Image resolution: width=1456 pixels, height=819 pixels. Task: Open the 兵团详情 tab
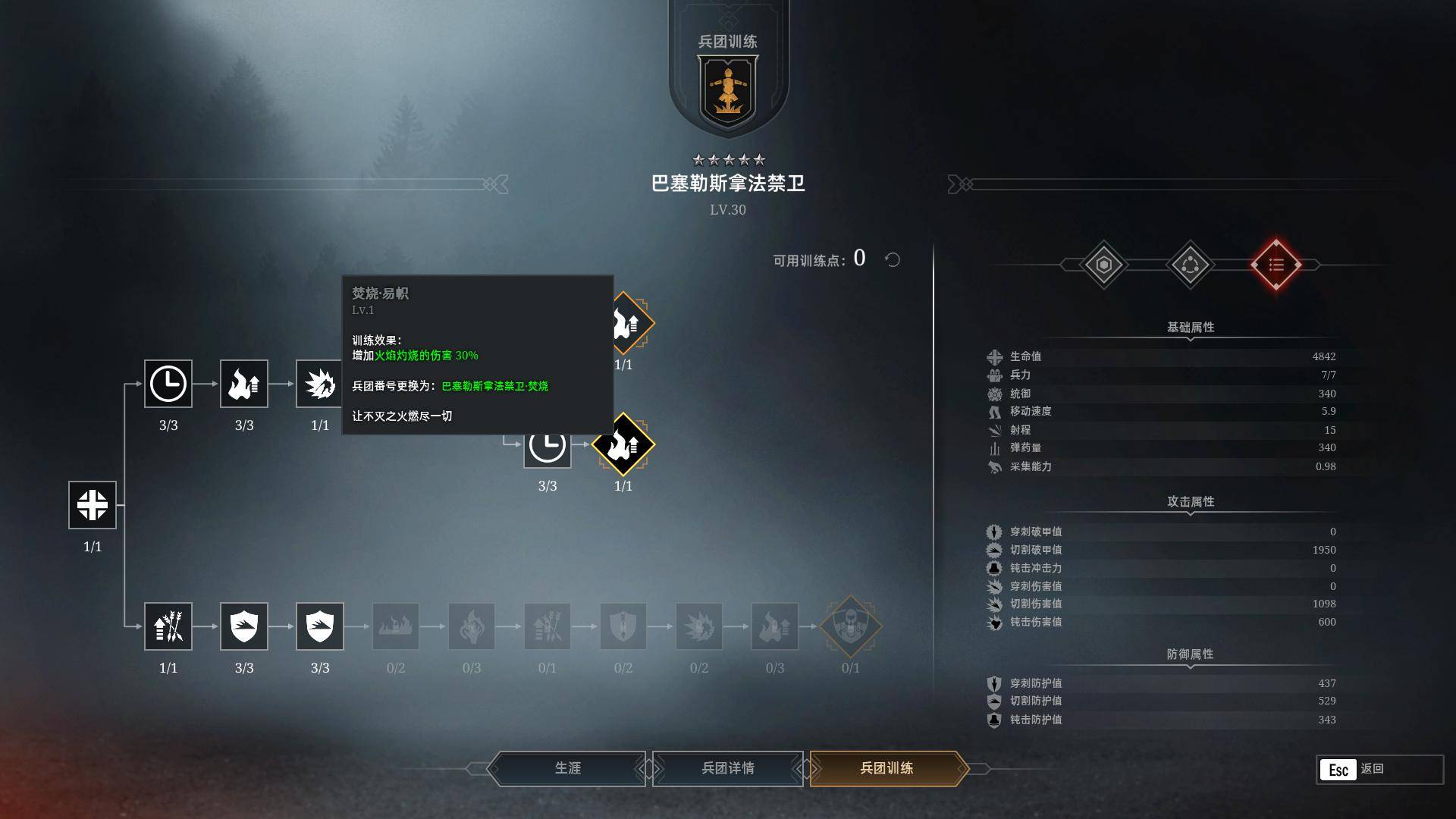pyautogui.click(x=726, y=768)
